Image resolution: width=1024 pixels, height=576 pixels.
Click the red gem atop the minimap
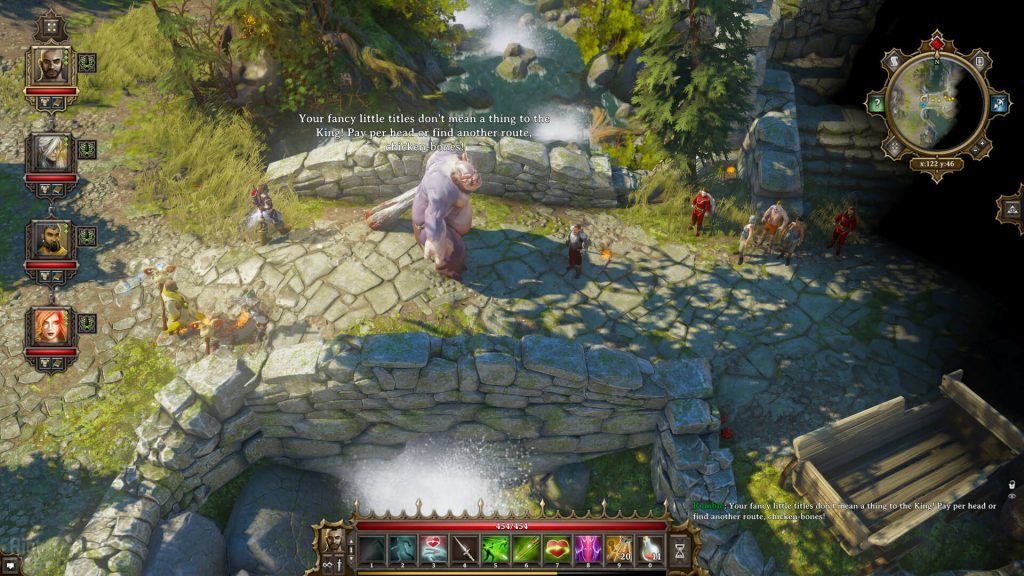coord(937,43)
